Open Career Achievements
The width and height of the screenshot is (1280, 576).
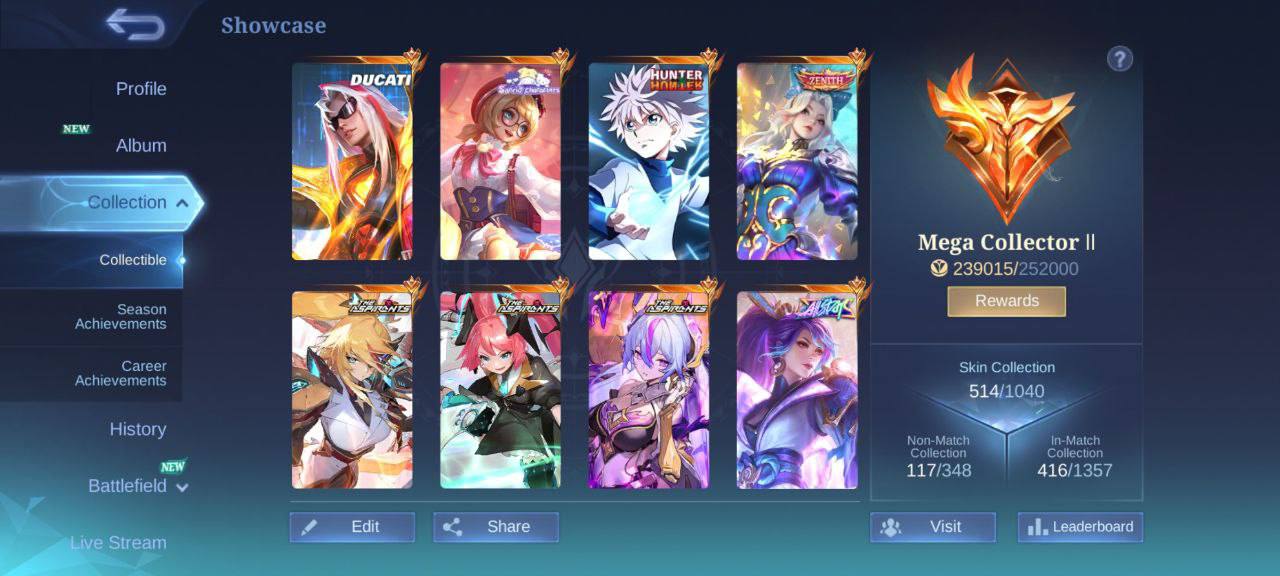(121, 373)
